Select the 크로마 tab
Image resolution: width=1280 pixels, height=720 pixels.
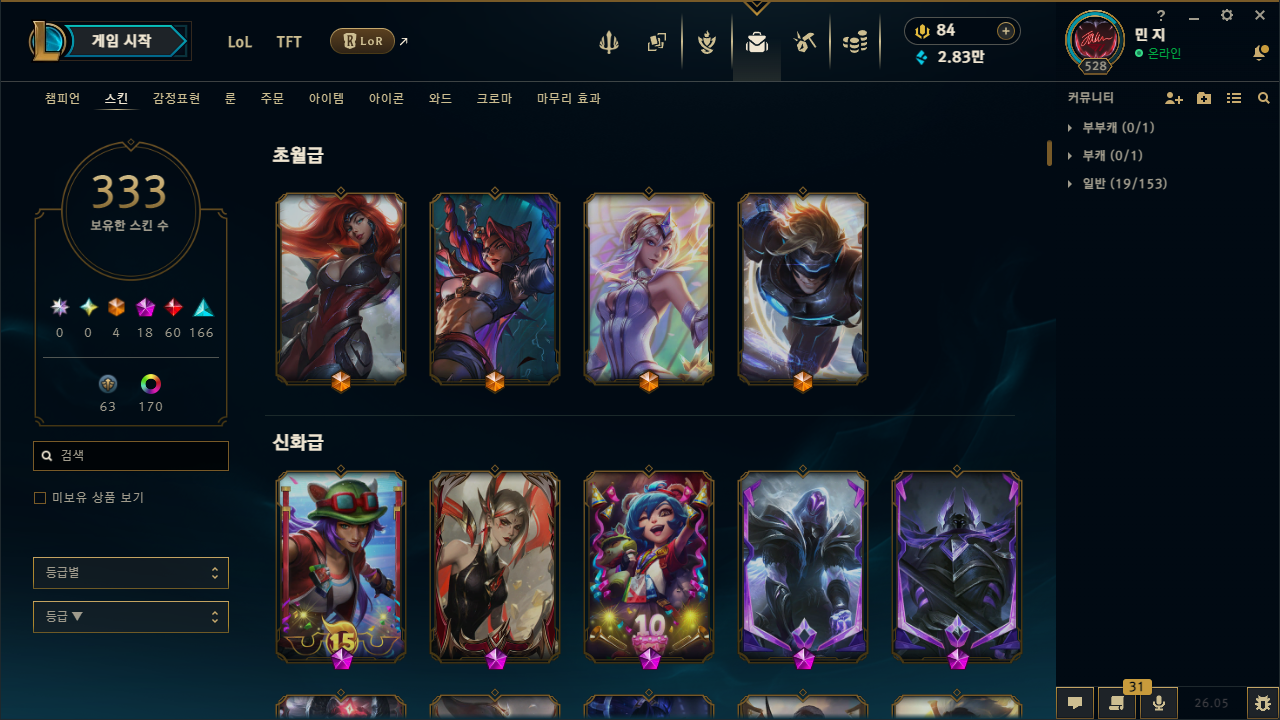pyautogui.click(x=493, y=98)
